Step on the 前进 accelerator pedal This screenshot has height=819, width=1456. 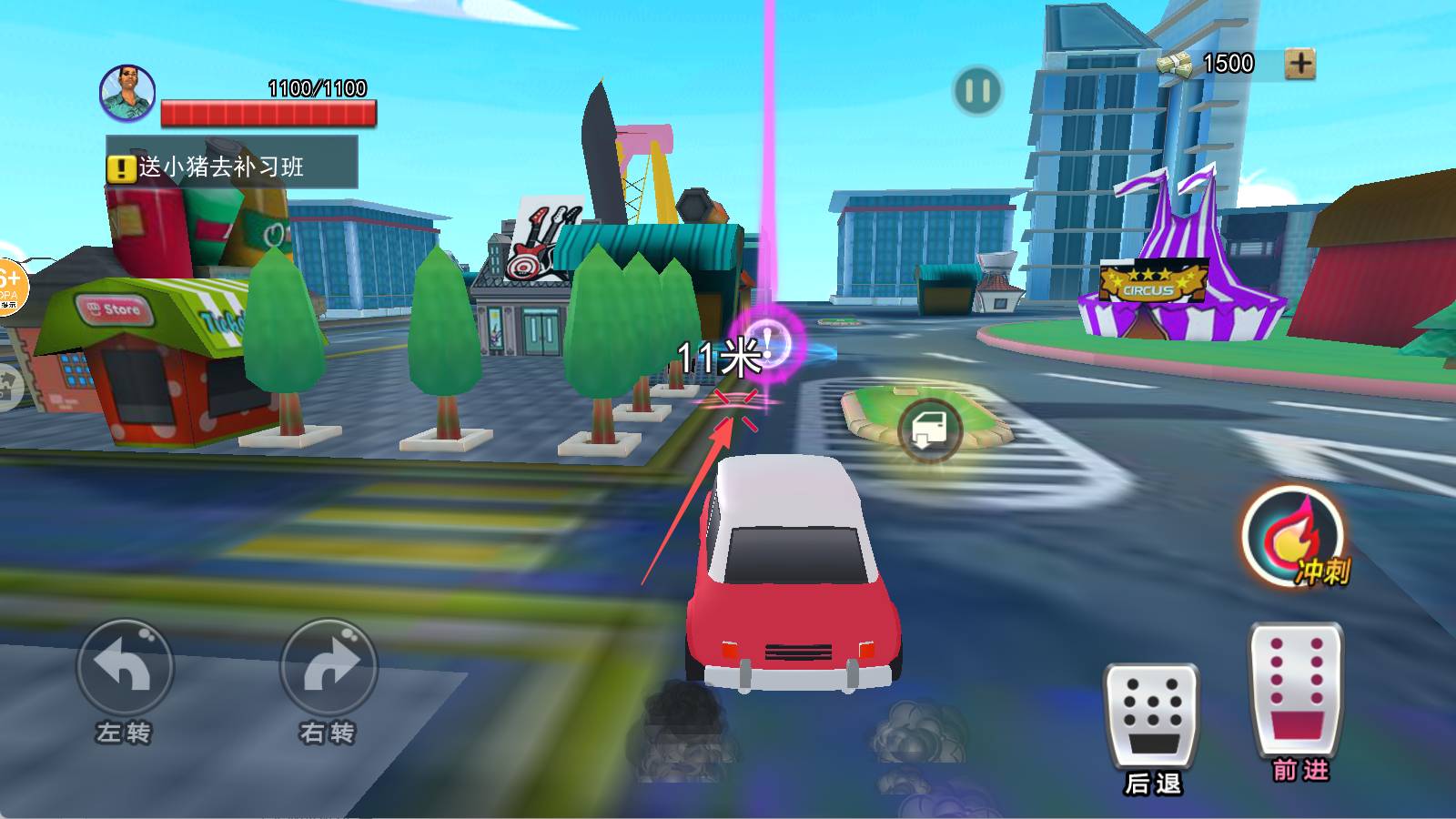coord(1296,689)
